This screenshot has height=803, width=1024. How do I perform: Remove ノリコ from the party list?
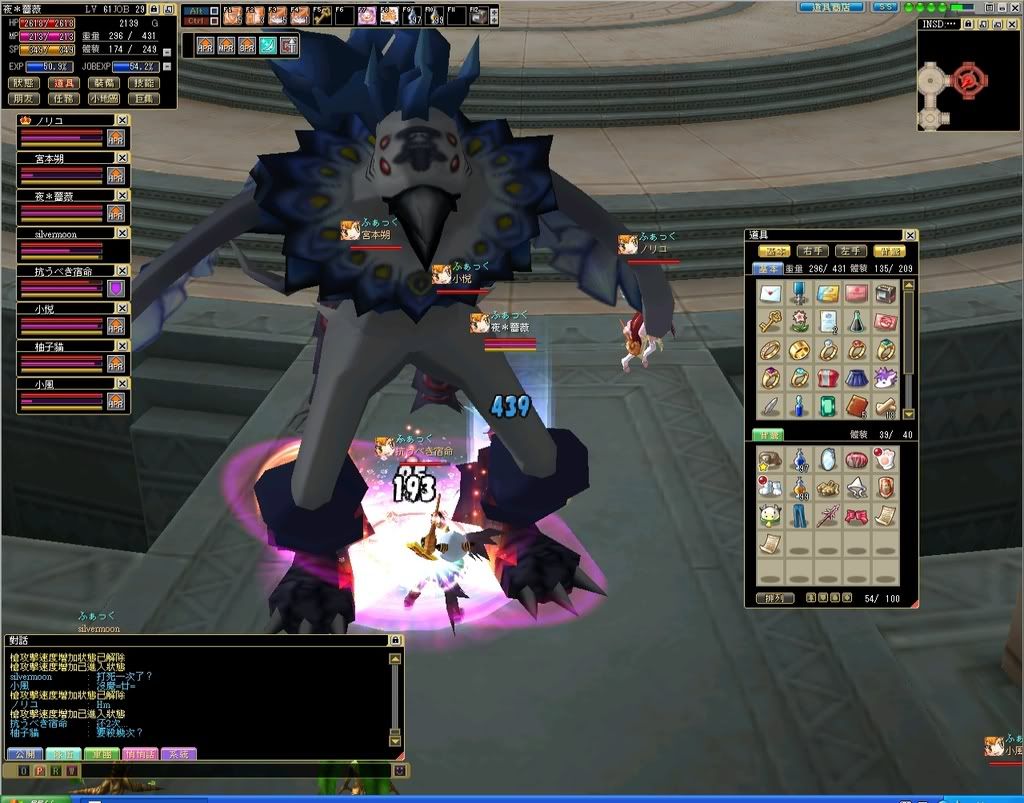coord(121,120)
